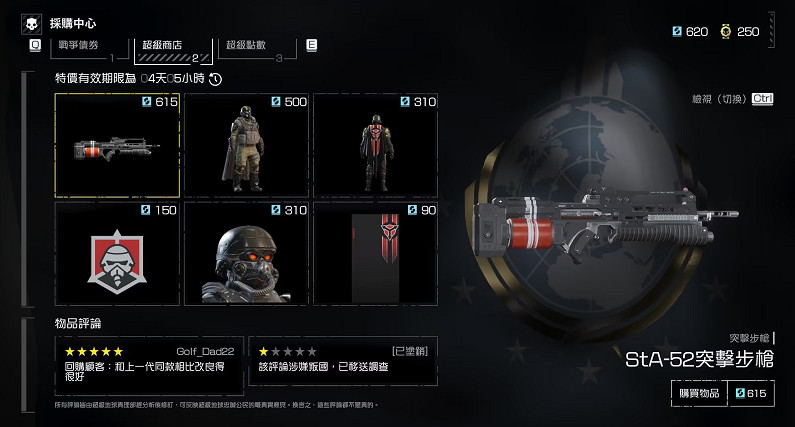Select the StA-52 assault rifle priced 615
795x427 pixels.
[117, 145]
